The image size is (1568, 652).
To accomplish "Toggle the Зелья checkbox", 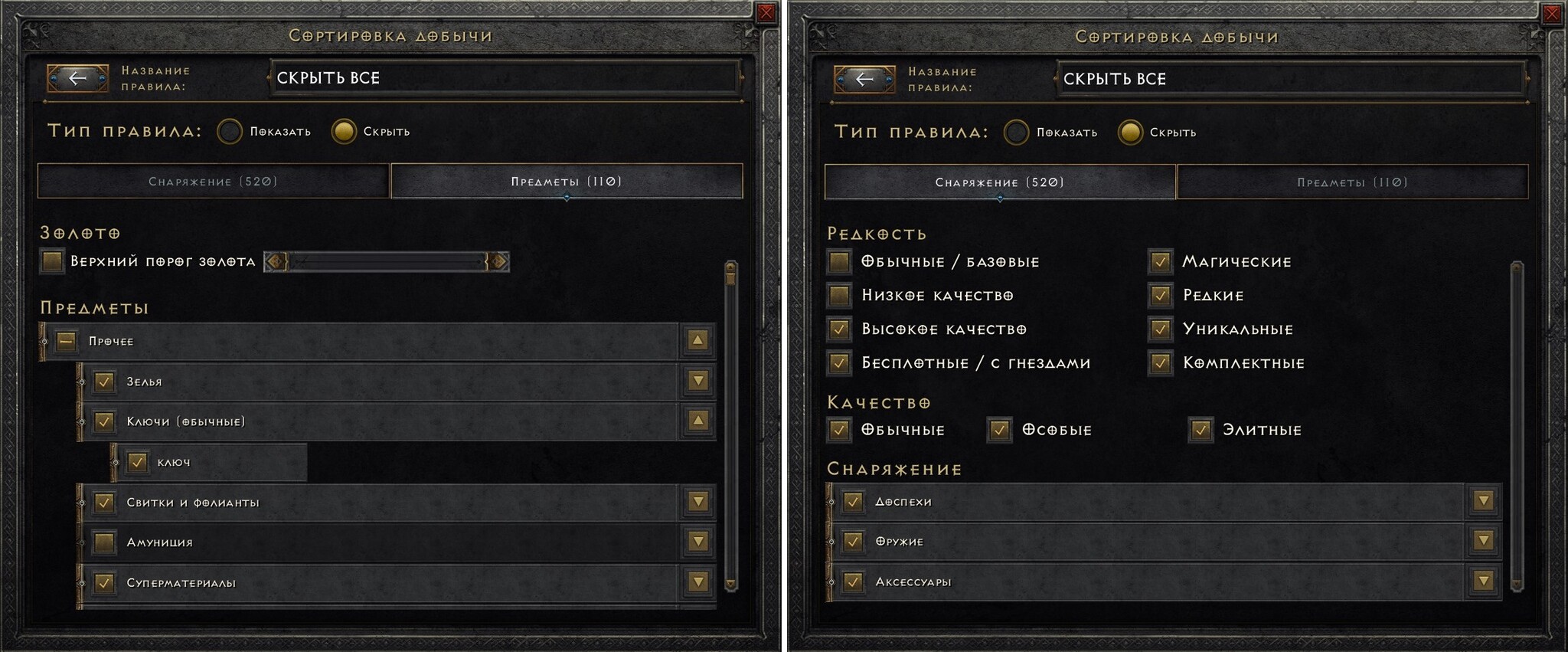I will point(104,381).
